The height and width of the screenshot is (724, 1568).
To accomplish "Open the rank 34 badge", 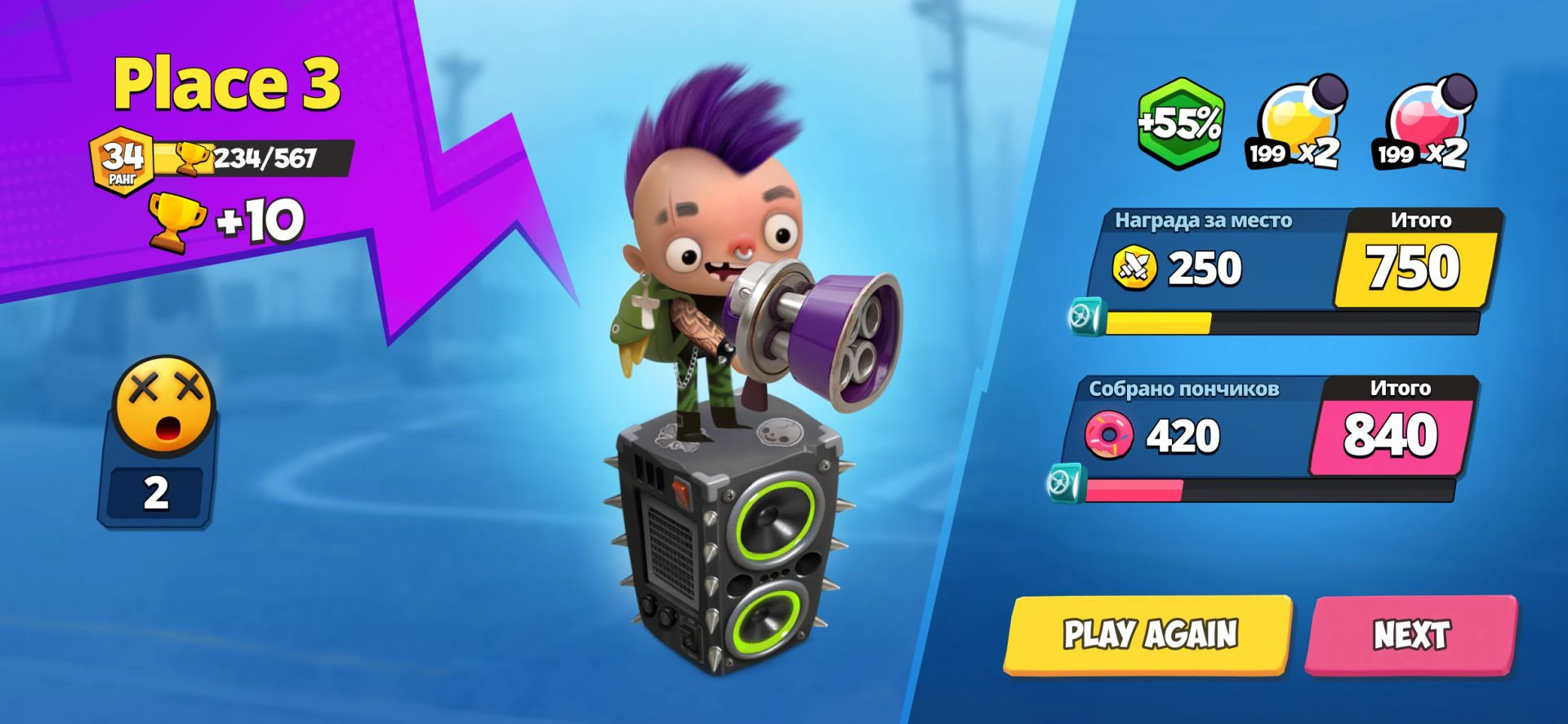I will click(x=122, y=160).
